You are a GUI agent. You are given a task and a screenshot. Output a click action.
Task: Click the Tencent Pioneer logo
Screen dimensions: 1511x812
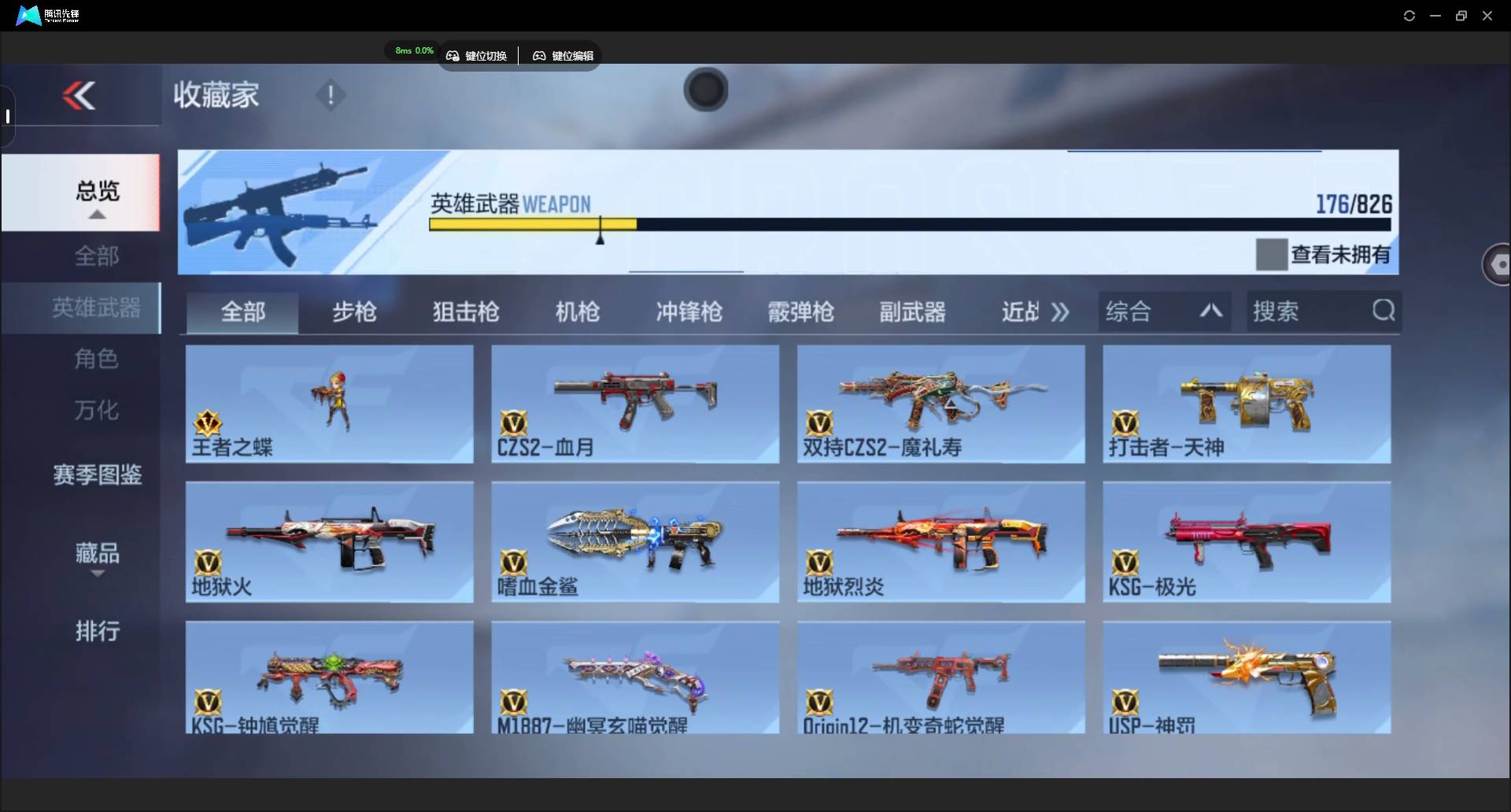tap(28, 15)
